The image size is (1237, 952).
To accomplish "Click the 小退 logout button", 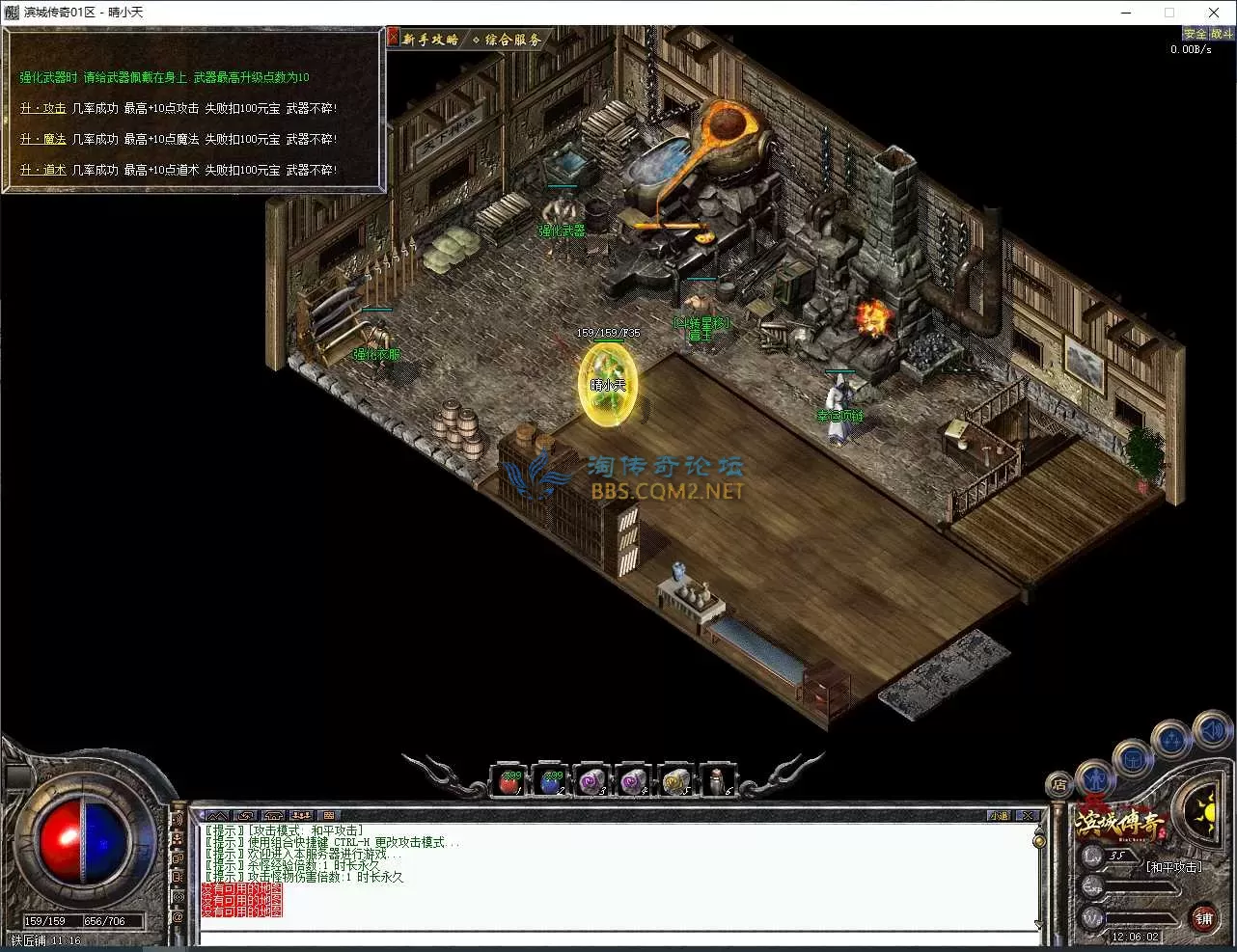I will 999,816.
